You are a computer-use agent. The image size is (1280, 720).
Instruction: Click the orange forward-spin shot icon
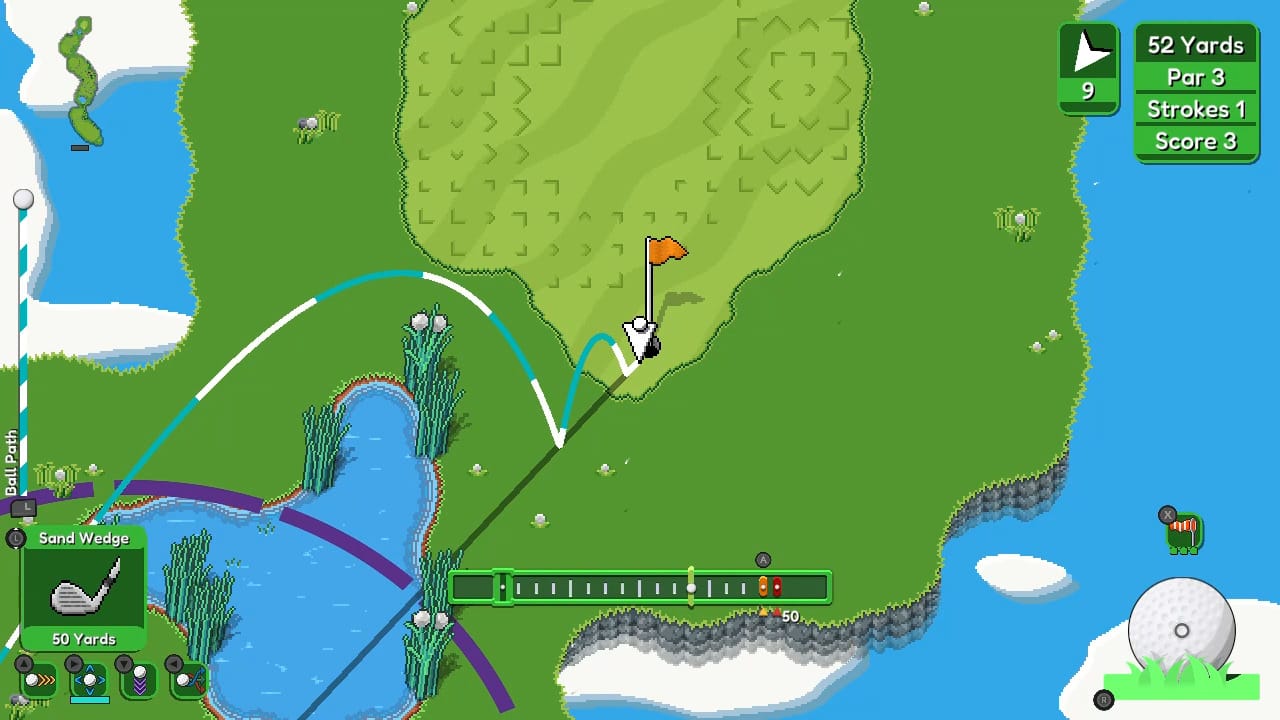pyautogui.click(x=38, y=681)
